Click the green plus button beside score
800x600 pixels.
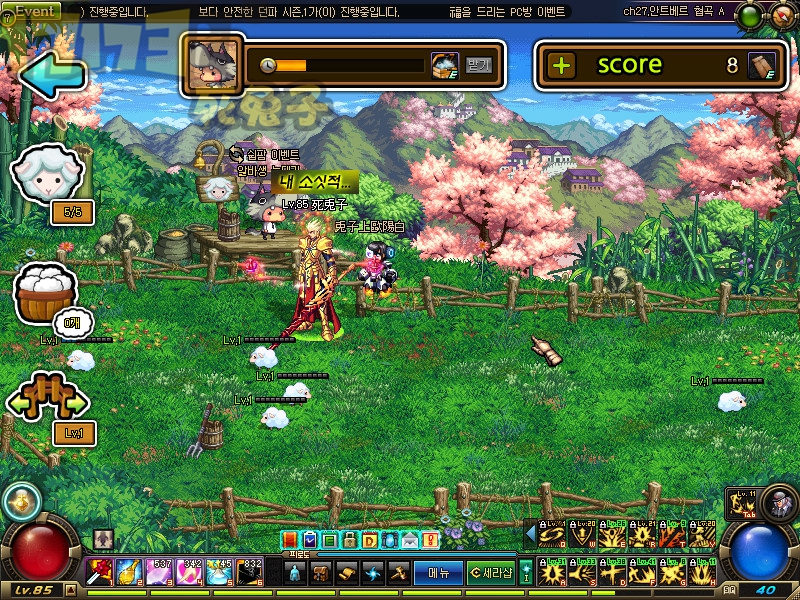point(562,66)
